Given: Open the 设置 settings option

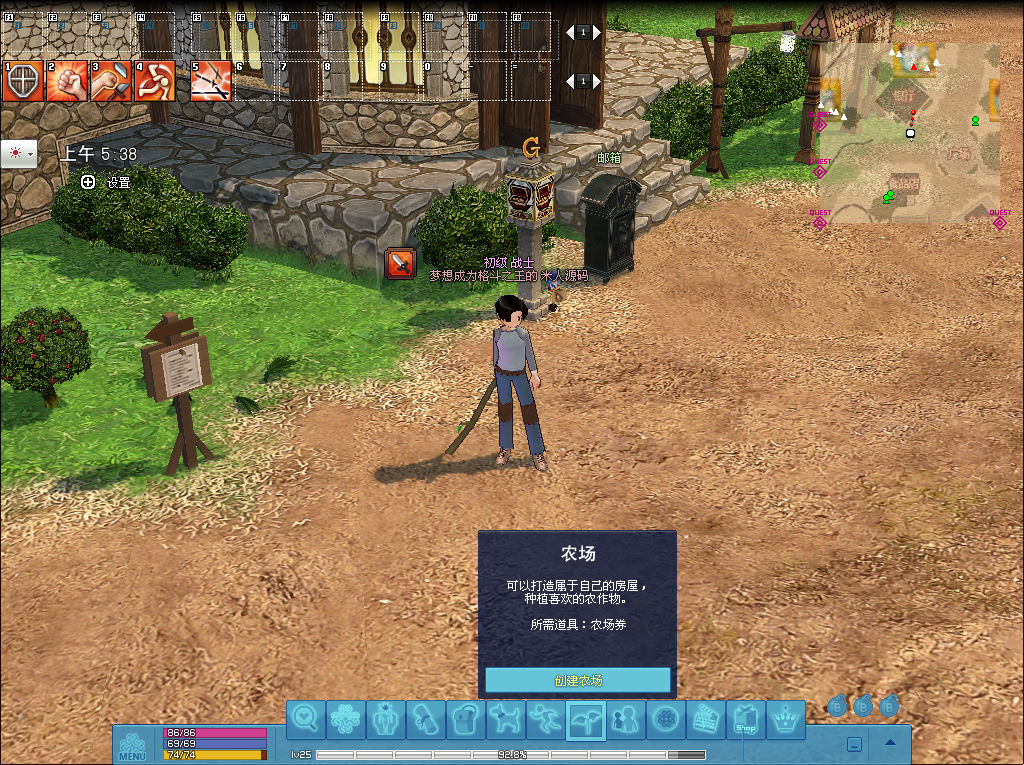Looking at the screenshot, I should tap(108, 182).
